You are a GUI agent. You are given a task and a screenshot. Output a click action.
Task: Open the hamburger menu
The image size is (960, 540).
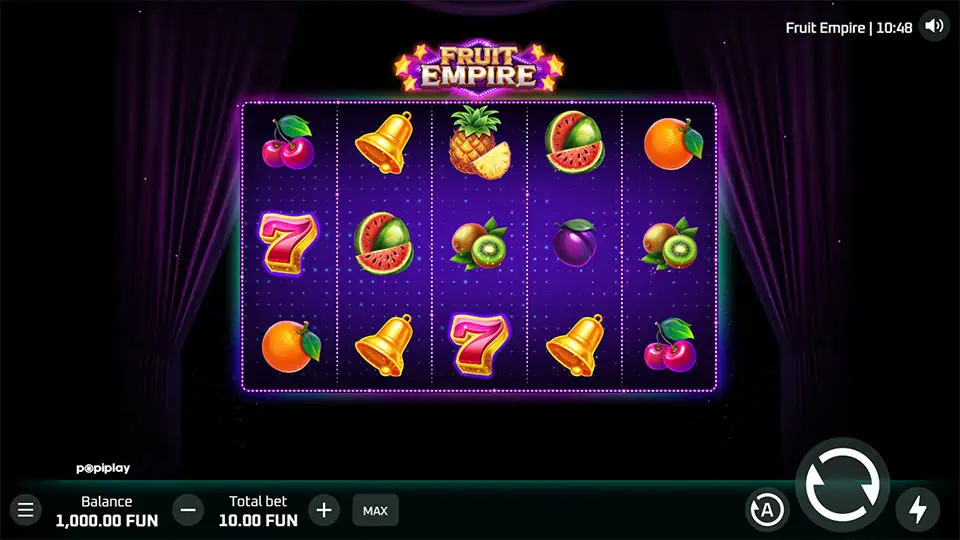click(x=26, y=510)
